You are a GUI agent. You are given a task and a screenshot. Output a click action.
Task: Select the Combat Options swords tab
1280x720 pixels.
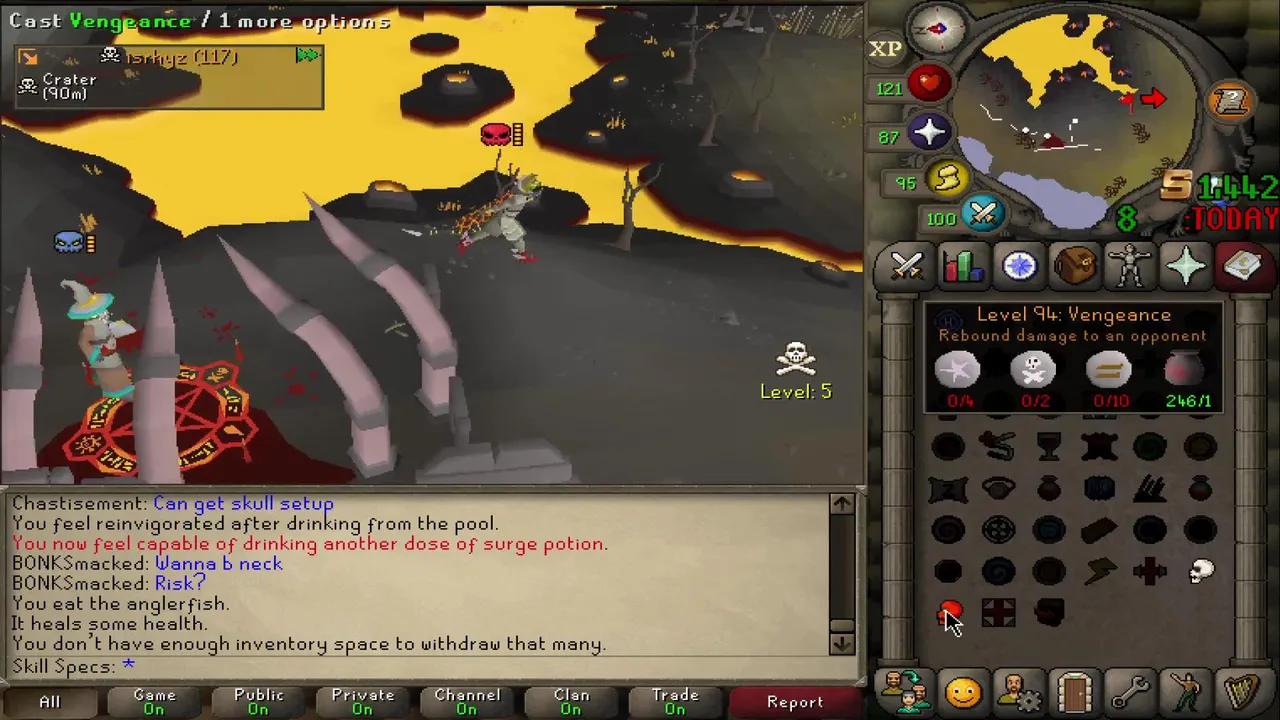906,265
